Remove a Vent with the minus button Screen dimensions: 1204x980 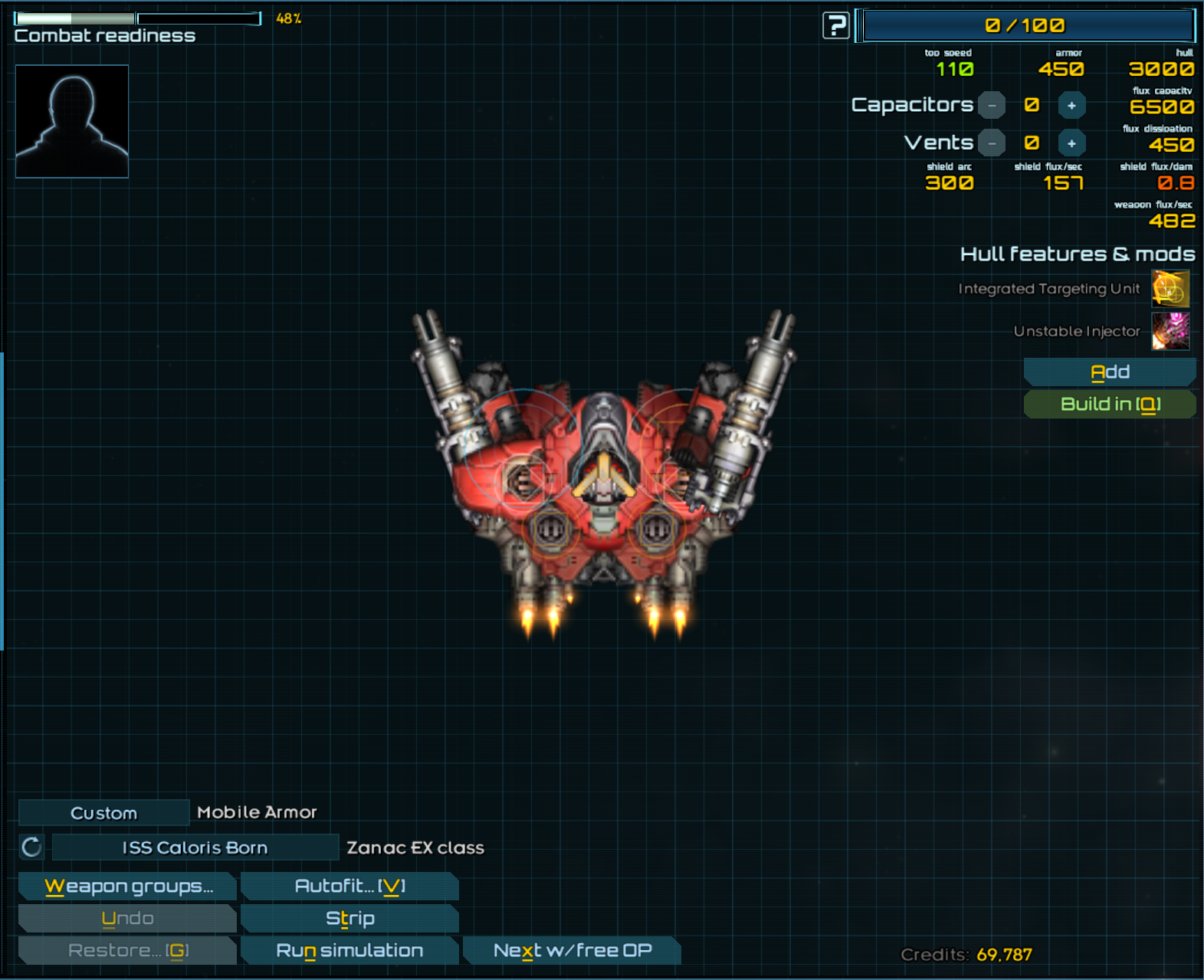point(992,143)
